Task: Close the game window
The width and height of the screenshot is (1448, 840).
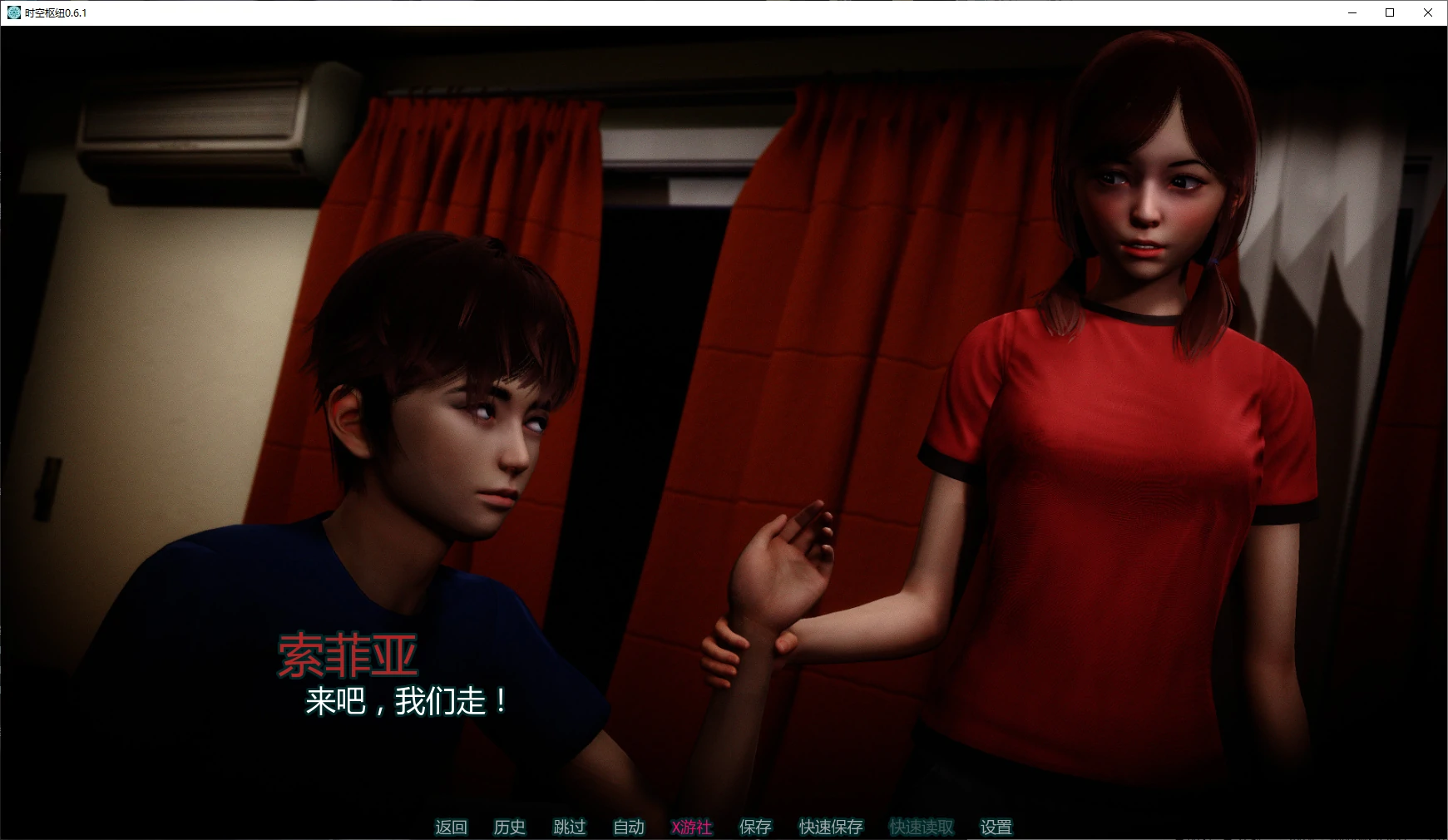Action: (1428, 12)
